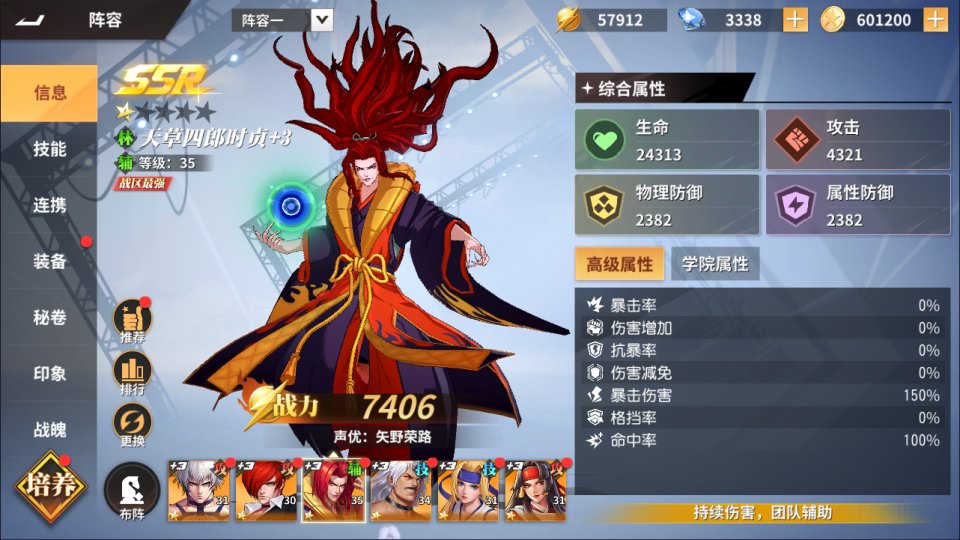Screen dimensions: 960x540
Task: Show the 战魄 tab
Action: 50,429
